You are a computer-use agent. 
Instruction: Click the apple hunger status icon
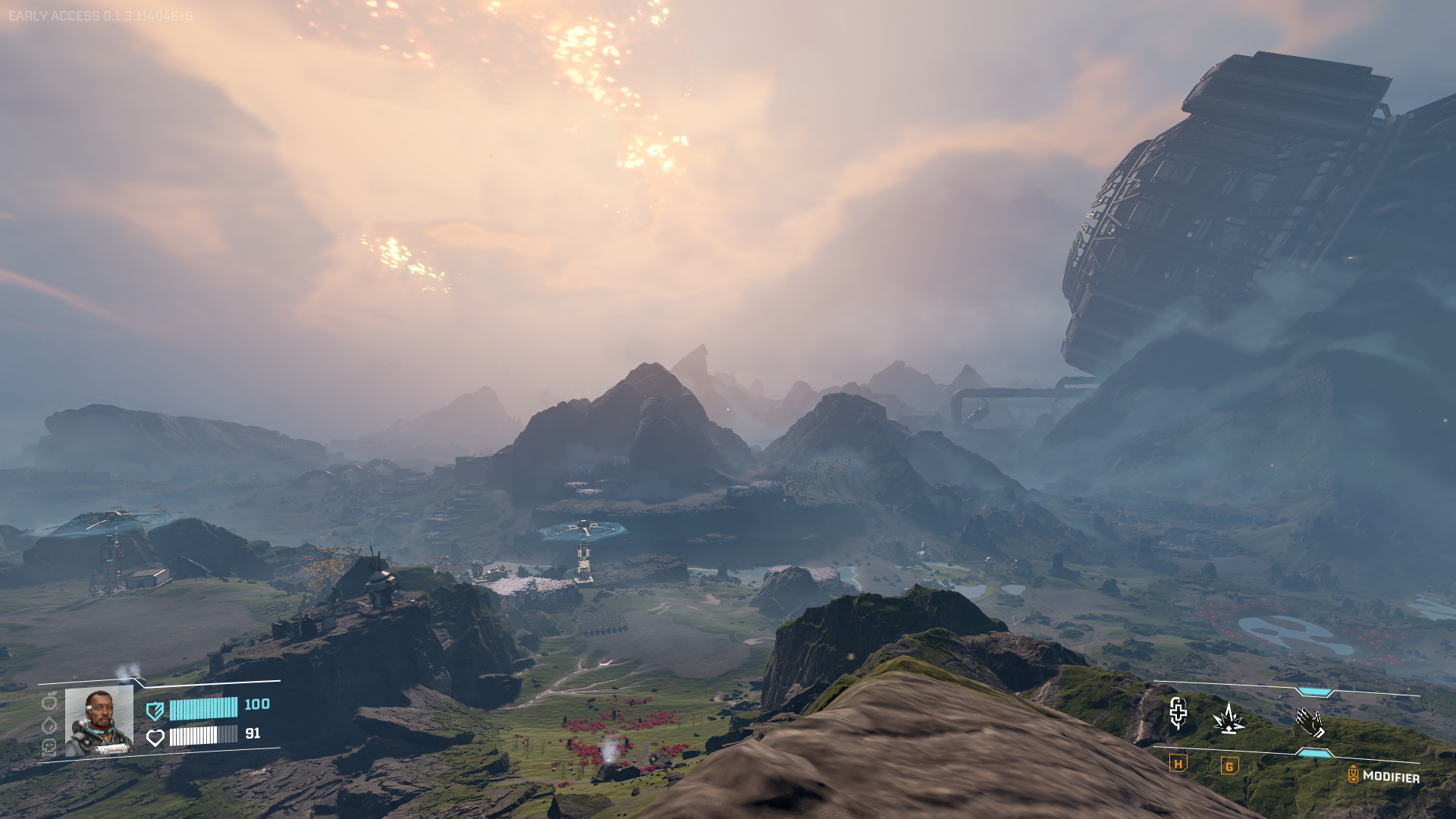pyautogui.click(x=49, y=701)
